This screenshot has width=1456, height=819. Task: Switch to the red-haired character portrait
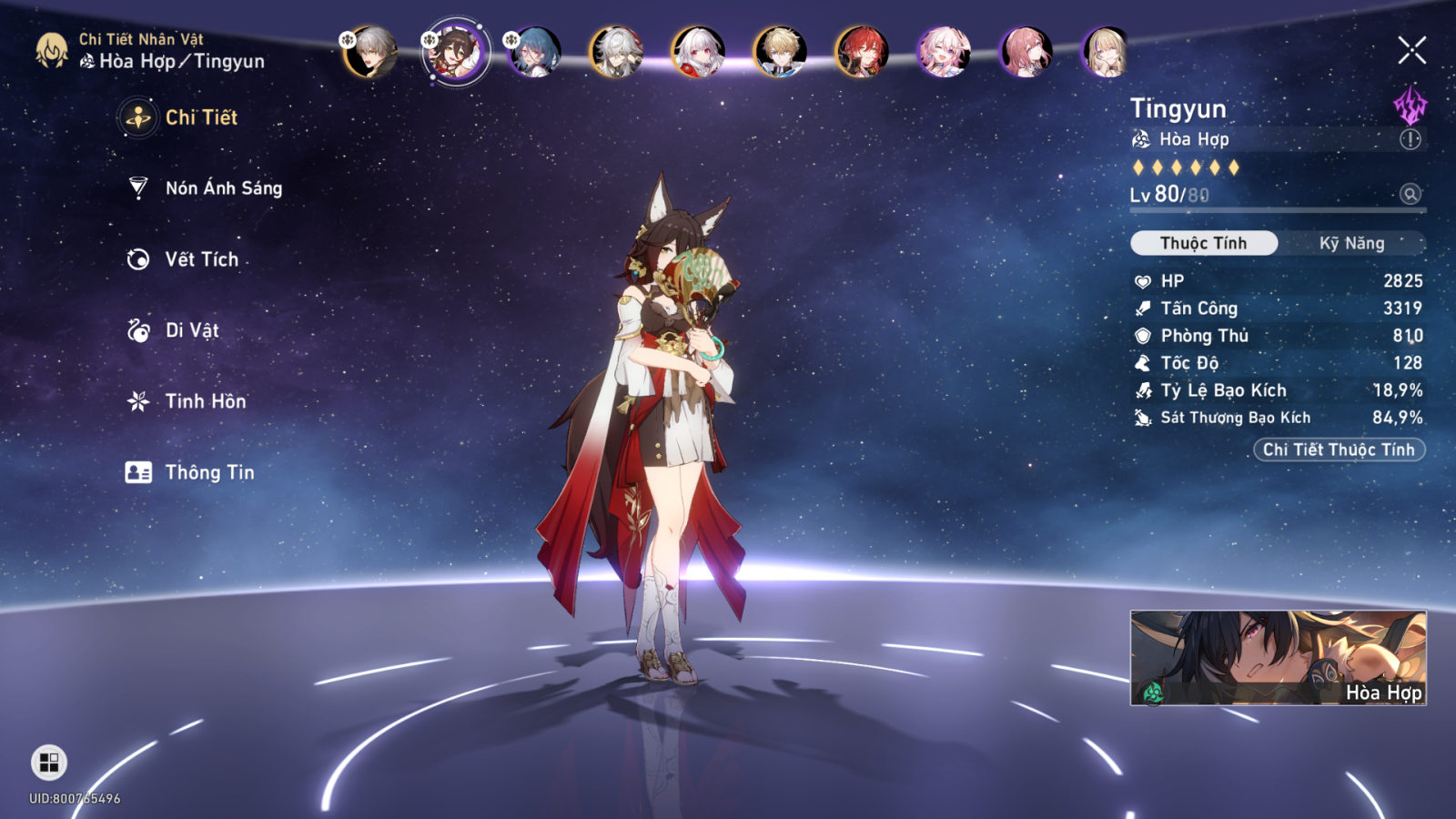click(x=862, y=52)
